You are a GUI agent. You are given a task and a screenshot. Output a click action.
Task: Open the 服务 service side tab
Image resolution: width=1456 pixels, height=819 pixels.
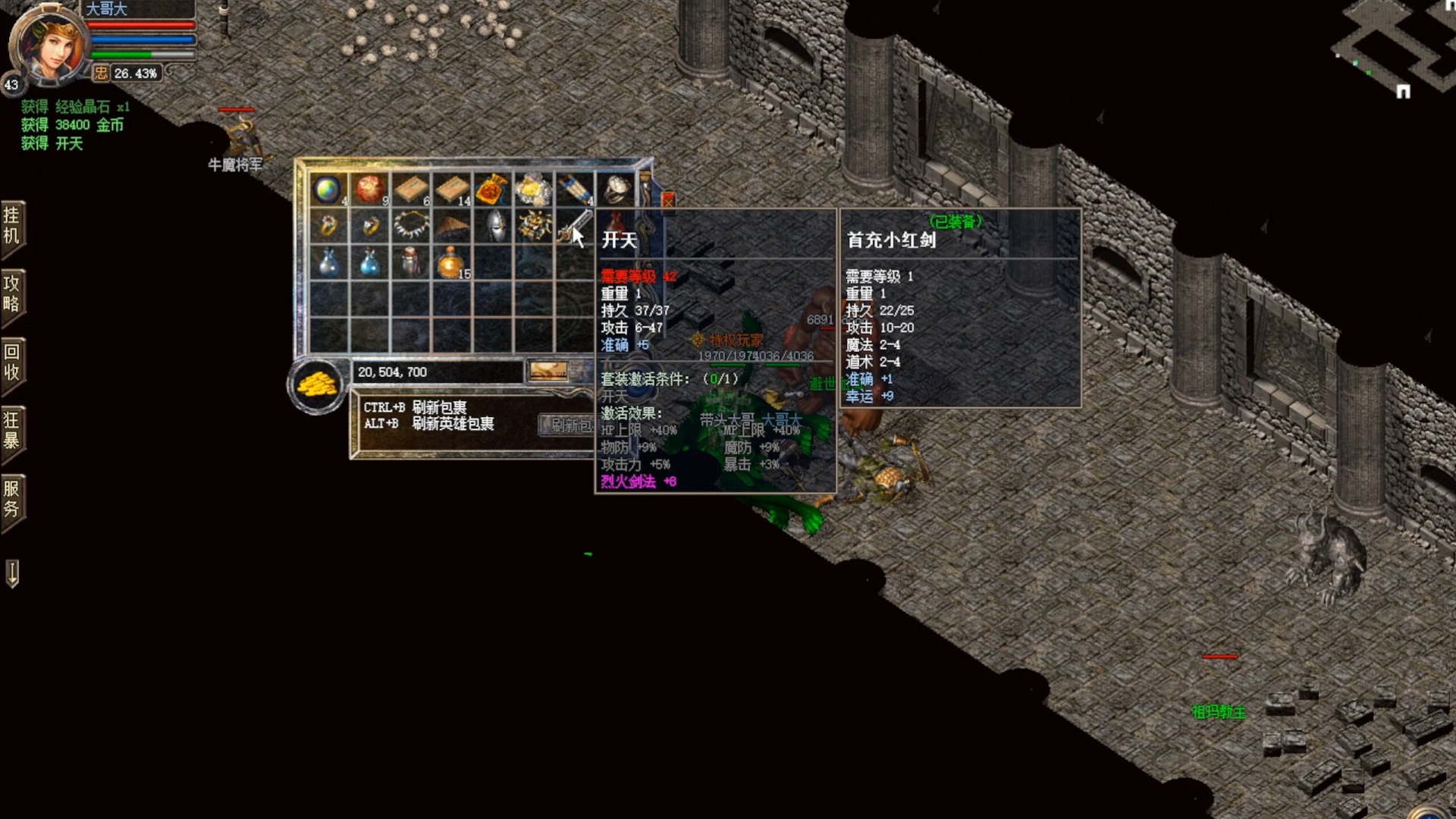[12, 499]
